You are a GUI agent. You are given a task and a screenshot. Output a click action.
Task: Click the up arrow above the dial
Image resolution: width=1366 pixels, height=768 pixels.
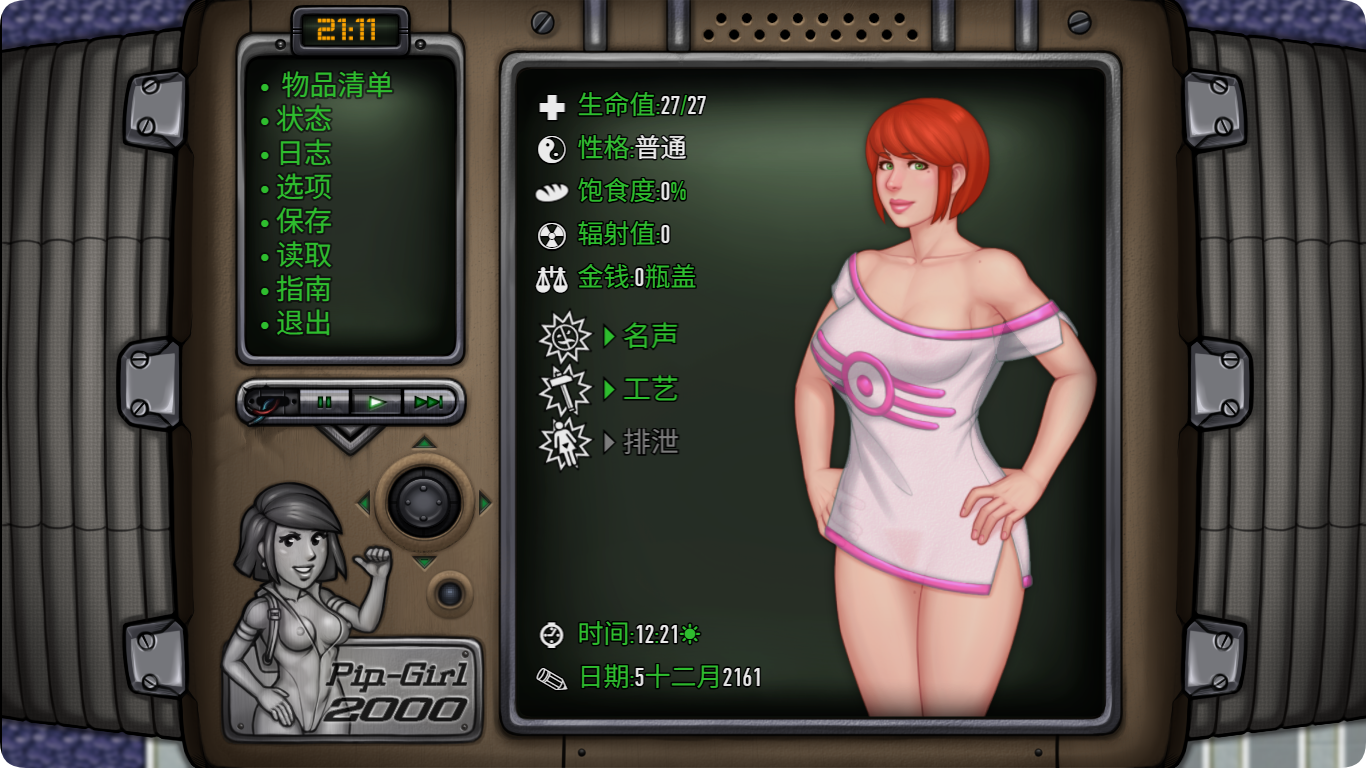425,442
